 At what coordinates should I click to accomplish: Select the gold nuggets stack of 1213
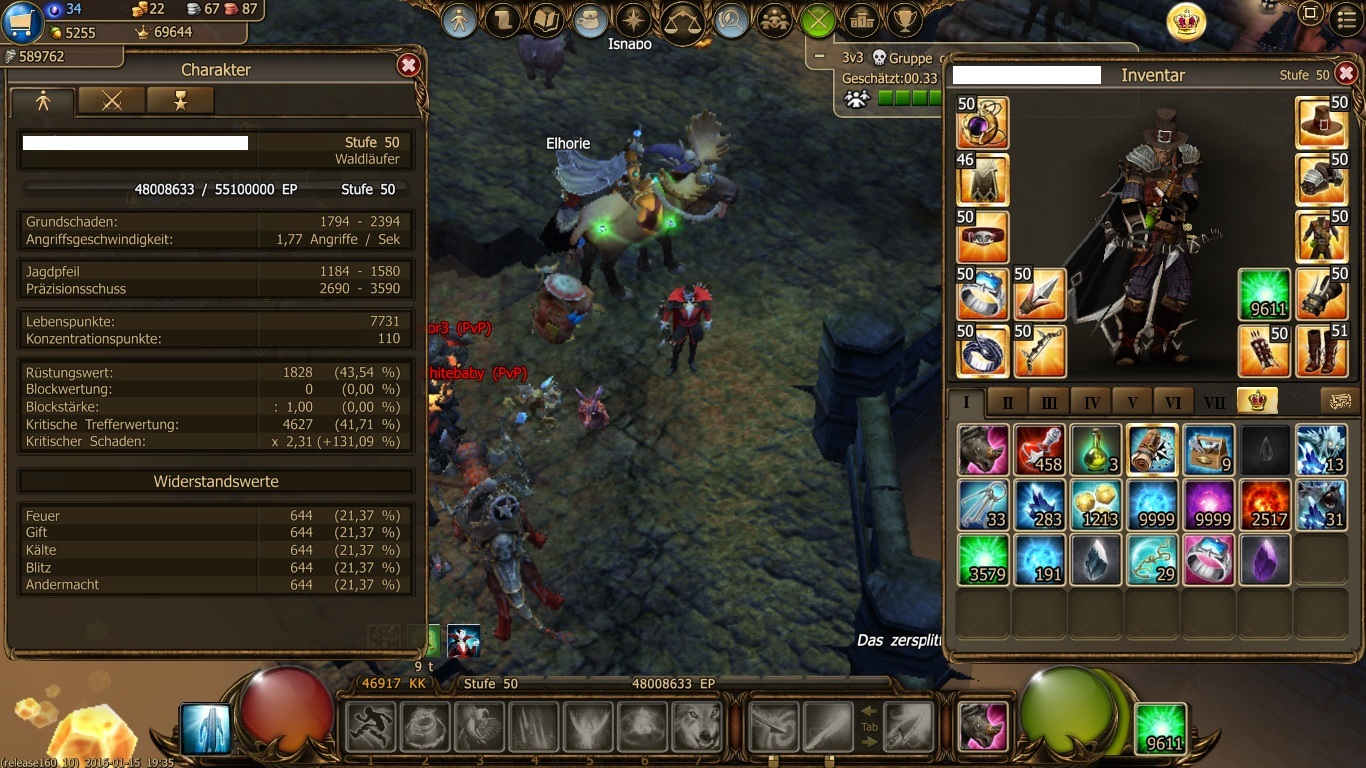(1096, 505)
